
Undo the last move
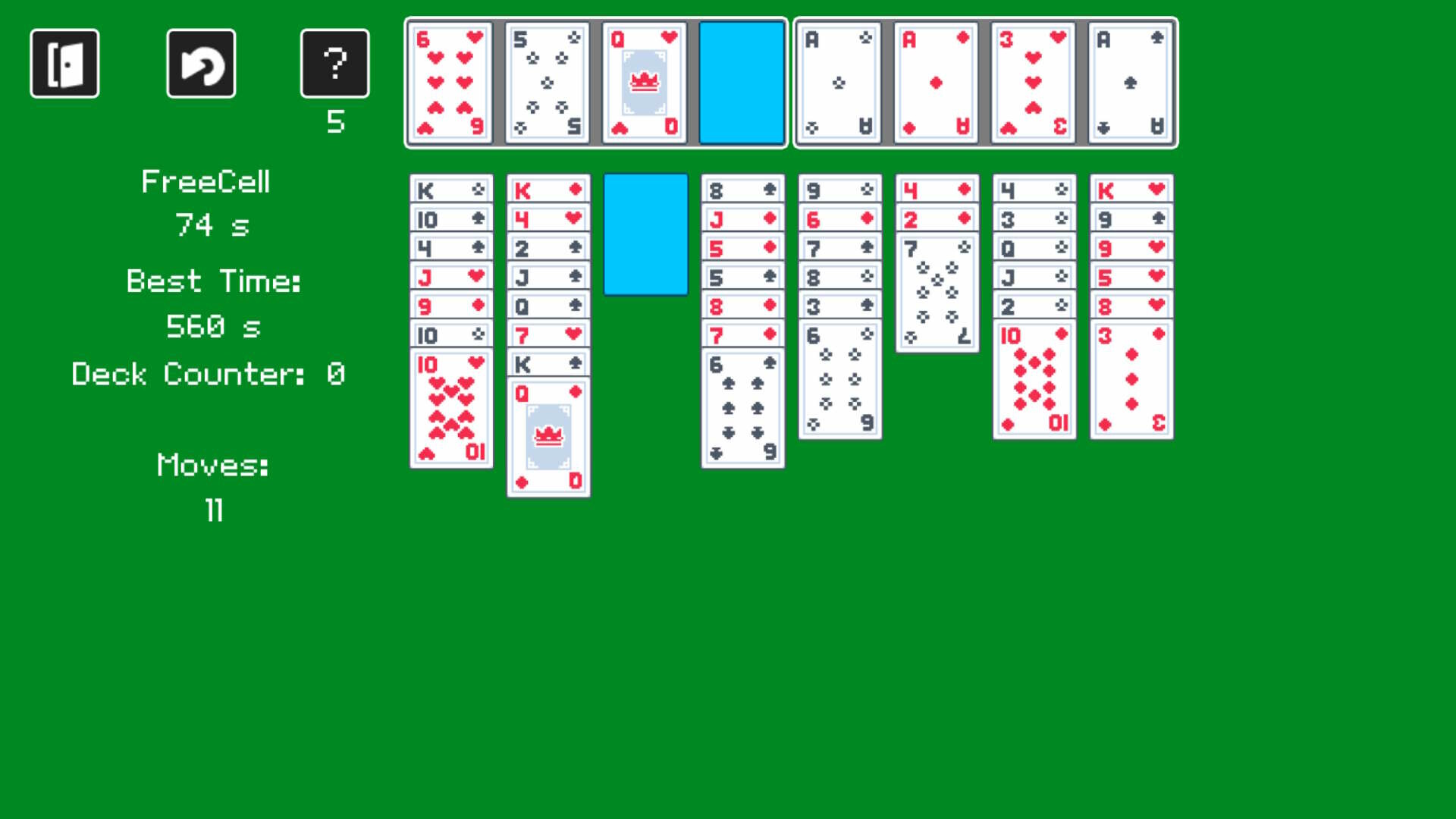[x=200, y=63]
